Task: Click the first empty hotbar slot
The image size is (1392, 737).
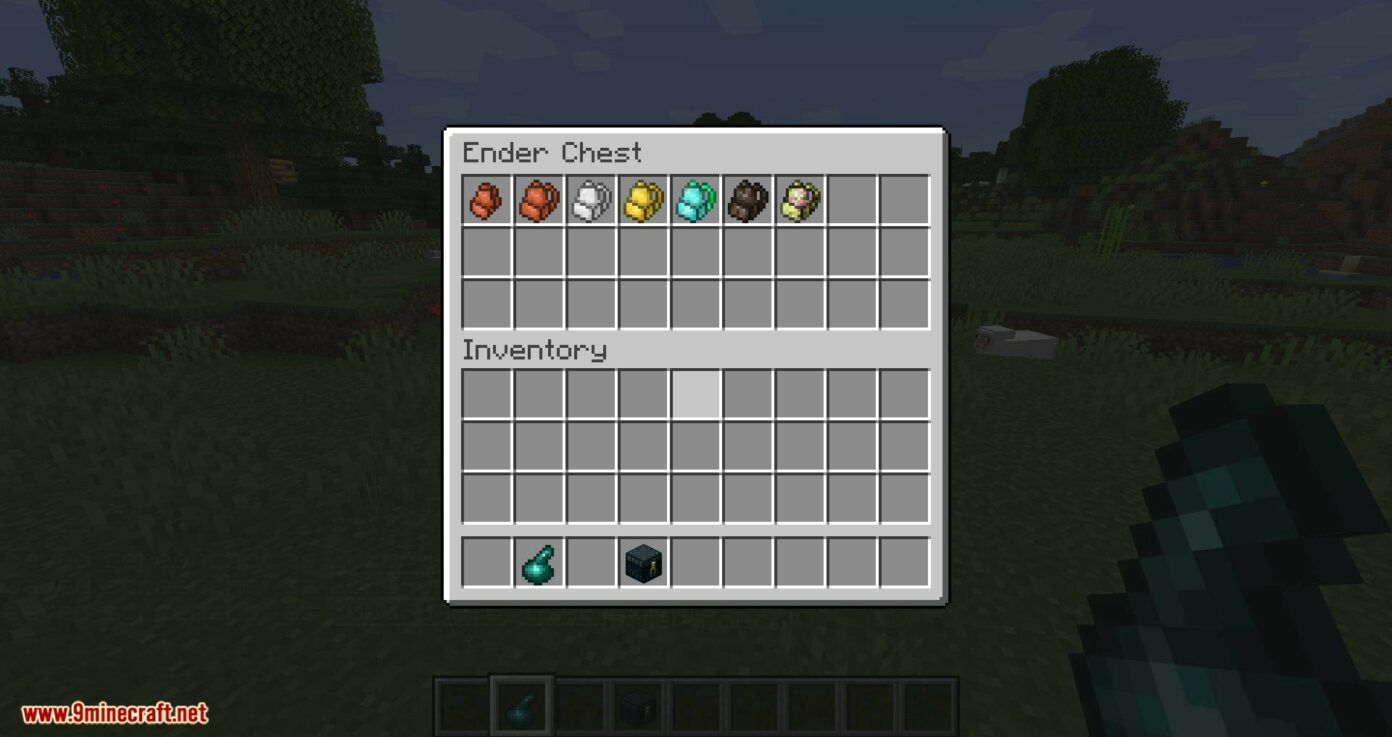Action: (486, 562)
